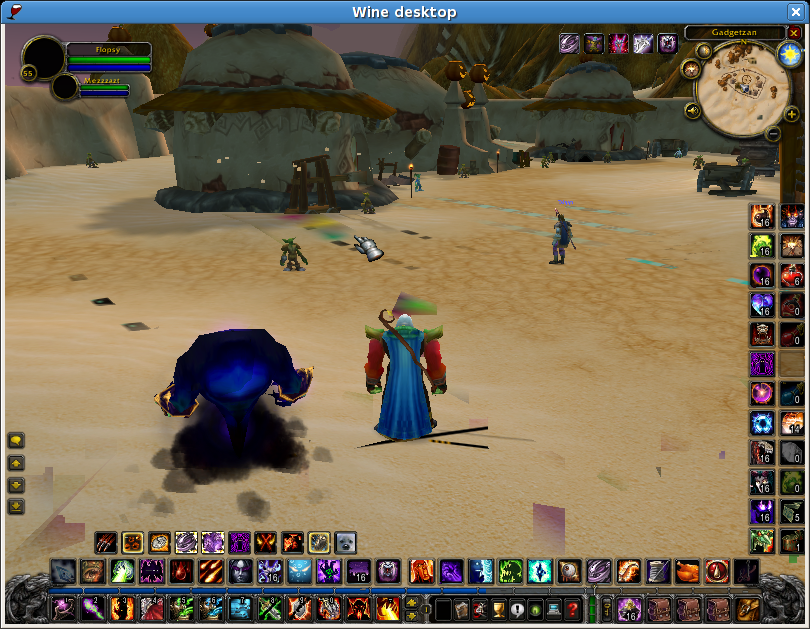Viewport: 810px width, 629px height.
Task: Close the Wine desktop window
Action: [x=795, y=12]
